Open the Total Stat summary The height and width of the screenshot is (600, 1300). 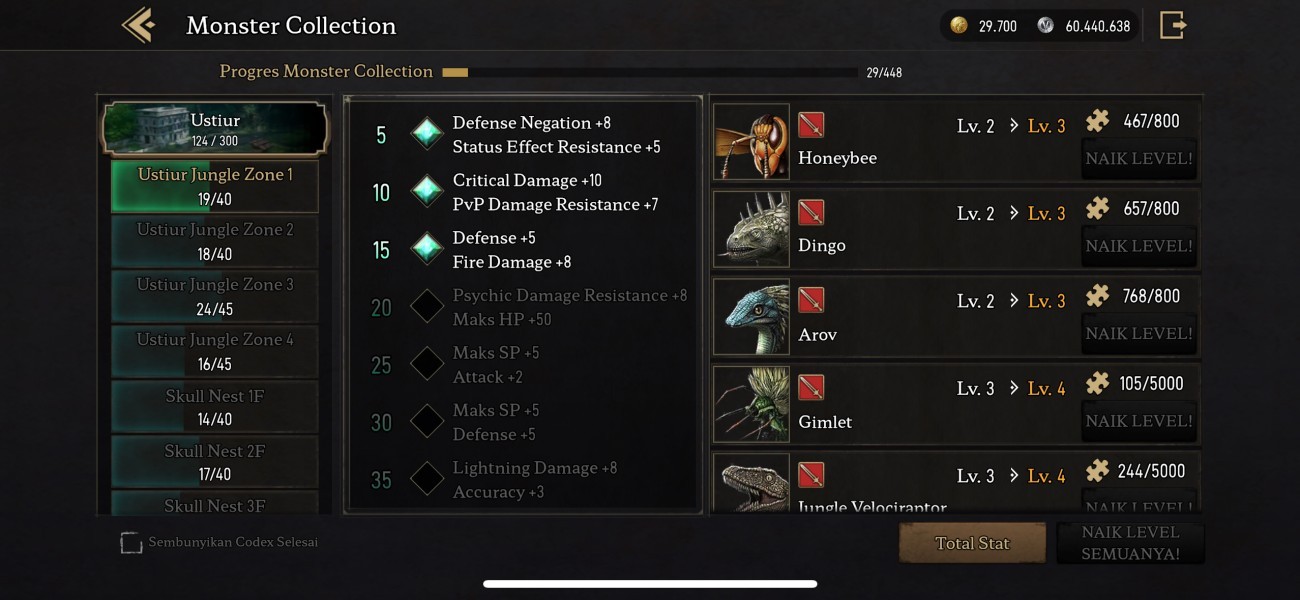(x=972, y=543)
